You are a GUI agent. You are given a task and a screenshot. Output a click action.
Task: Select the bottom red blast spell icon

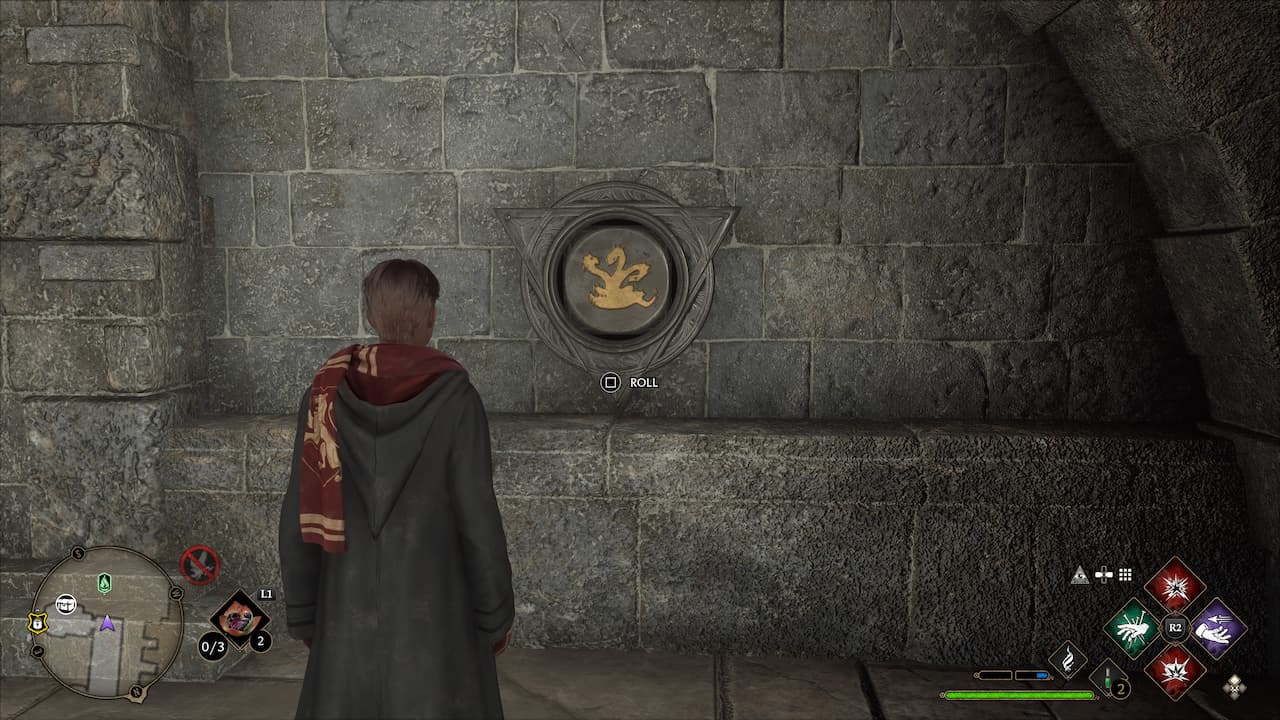1175,670
